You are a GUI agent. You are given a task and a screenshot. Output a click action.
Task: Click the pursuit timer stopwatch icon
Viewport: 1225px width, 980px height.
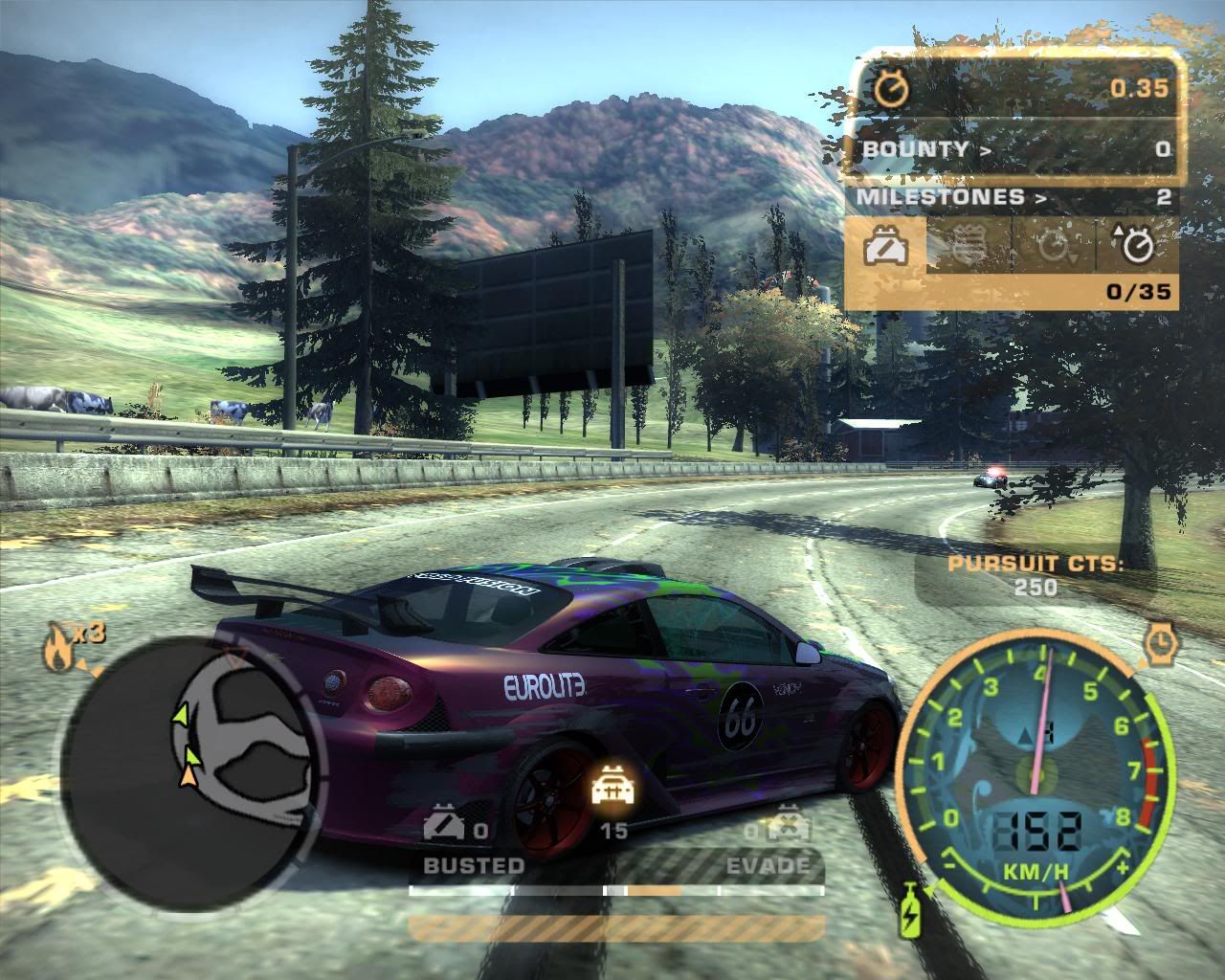[x=892, y=89]
